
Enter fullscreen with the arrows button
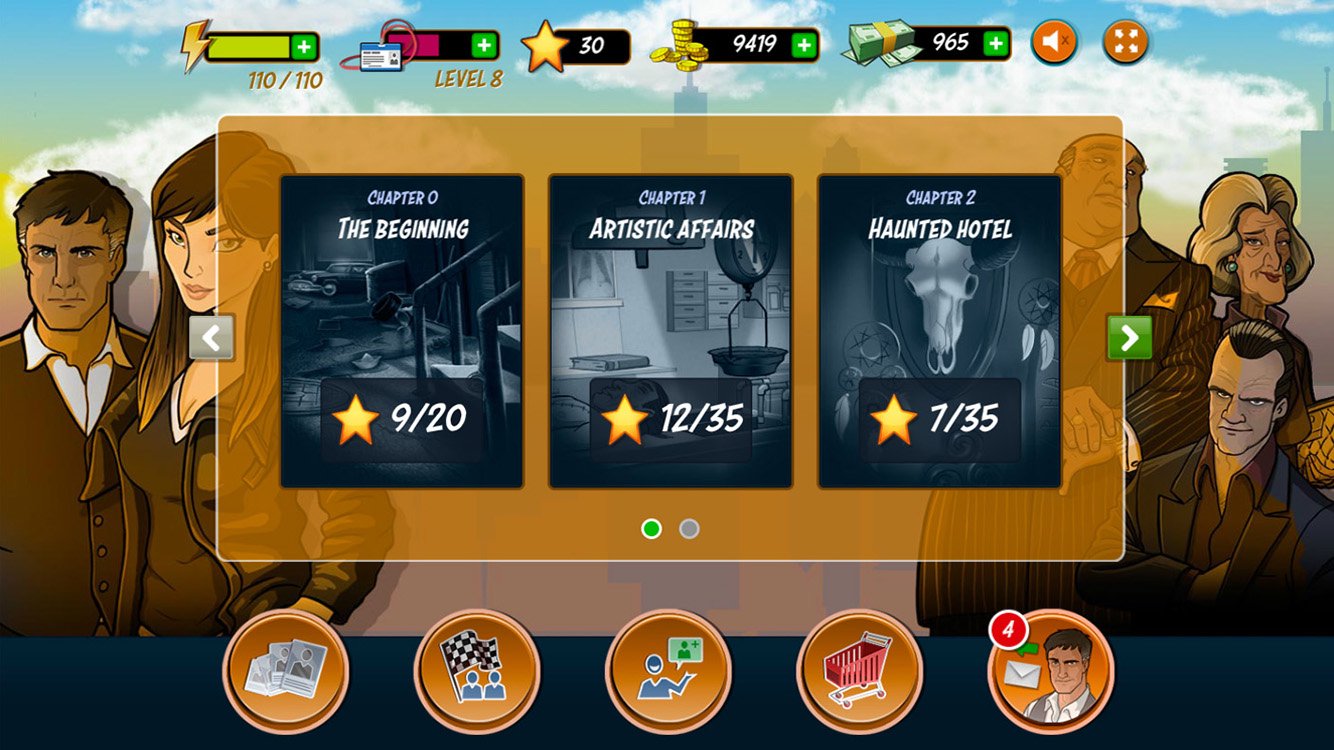coord(1126,43)
